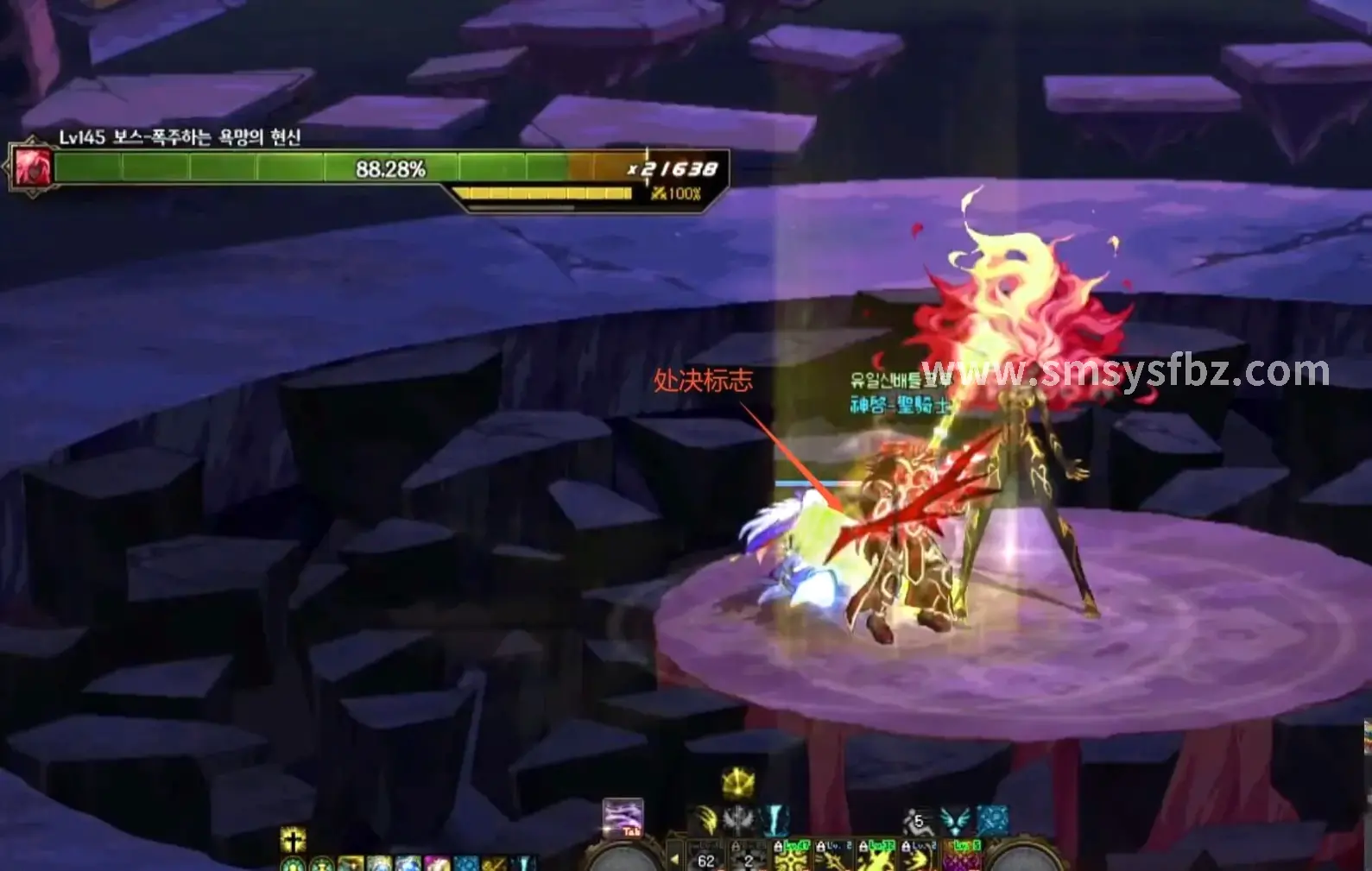The image size is (1372, 871).
Task: Trigger the grey winged cross skill
Action: coord(739,819)
